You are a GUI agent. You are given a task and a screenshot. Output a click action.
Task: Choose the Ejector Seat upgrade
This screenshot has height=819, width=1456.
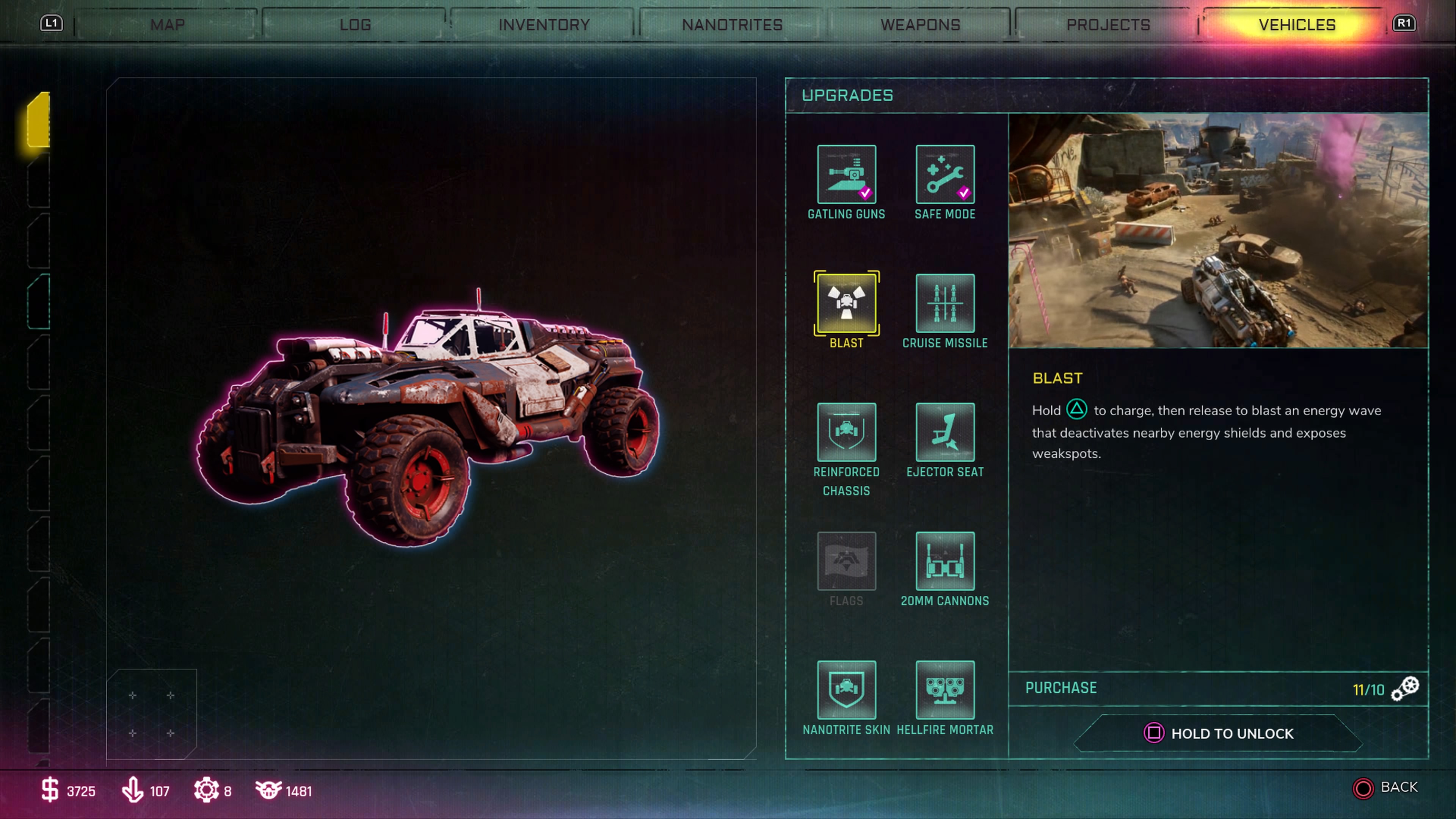point(945,432)
